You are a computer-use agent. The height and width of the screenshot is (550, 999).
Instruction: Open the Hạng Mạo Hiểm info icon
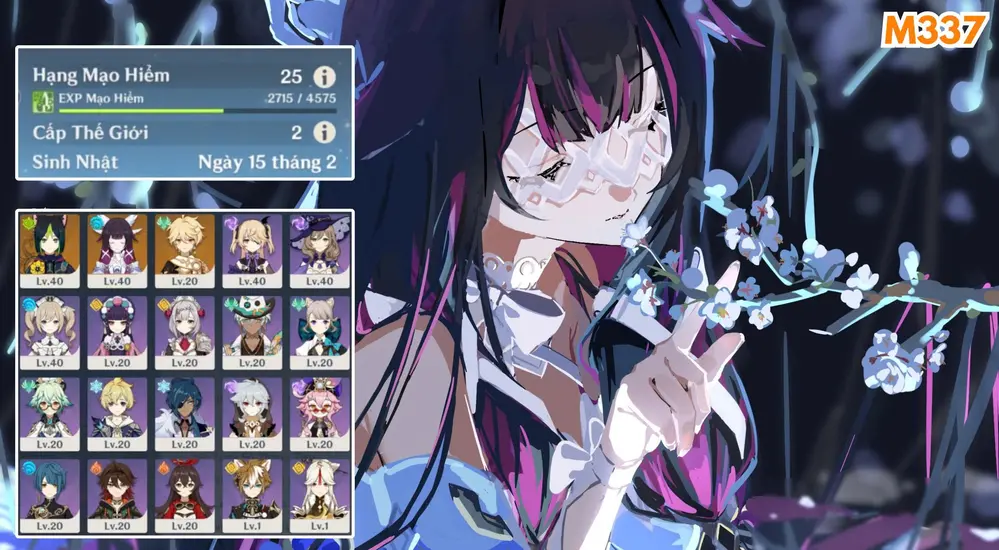323,77
